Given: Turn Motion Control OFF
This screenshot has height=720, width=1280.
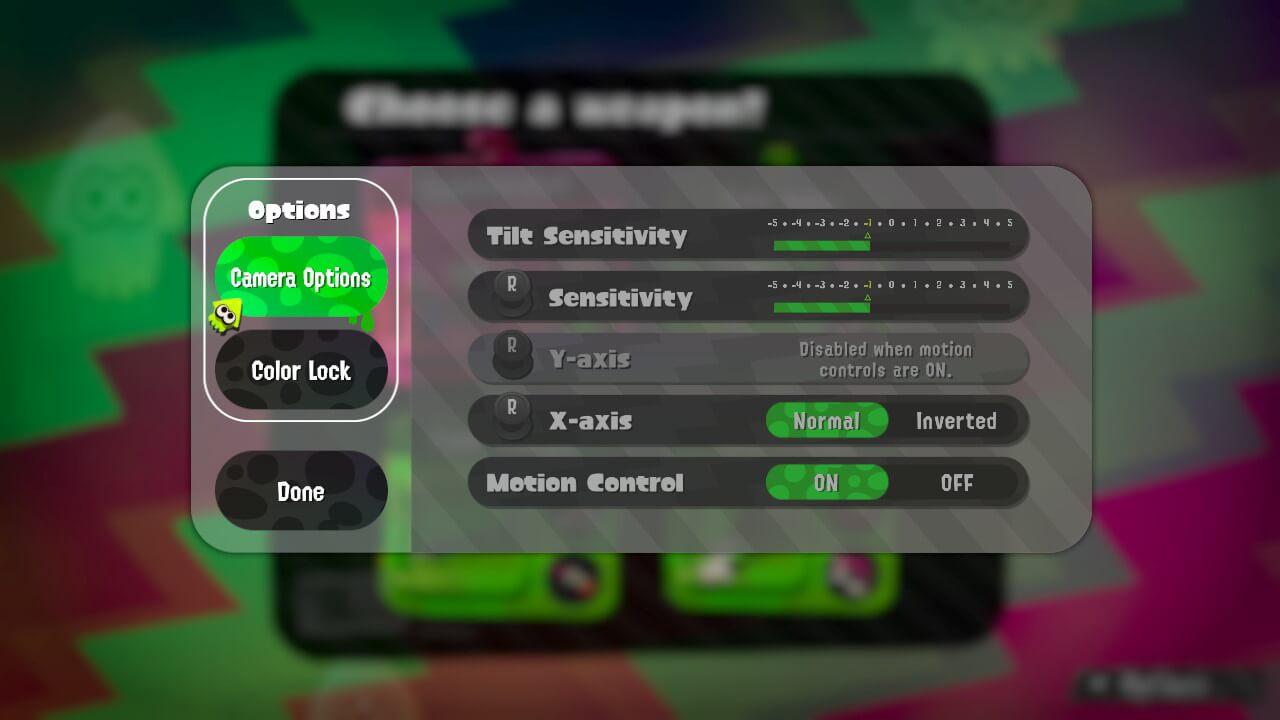Looking at the screenshot, I should pos(958,483).
